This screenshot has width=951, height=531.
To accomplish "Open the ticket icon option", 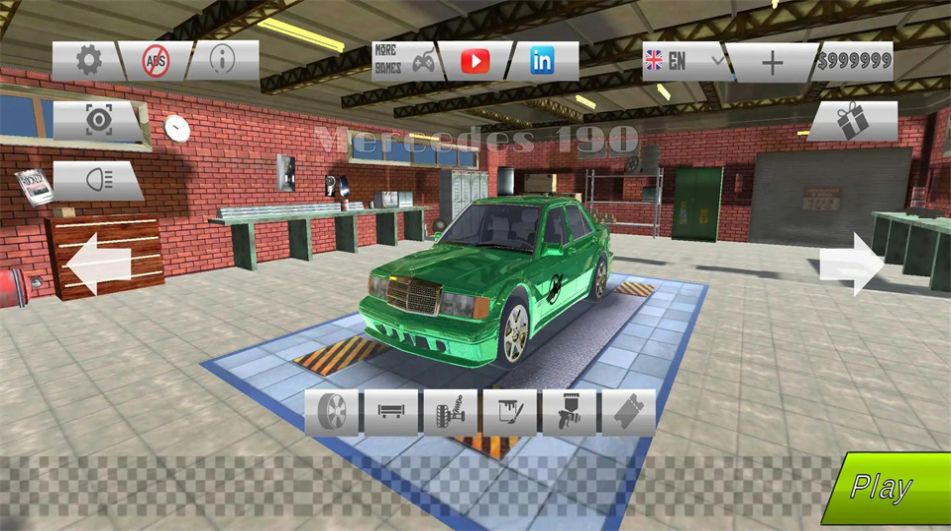I will click(628, 412).
